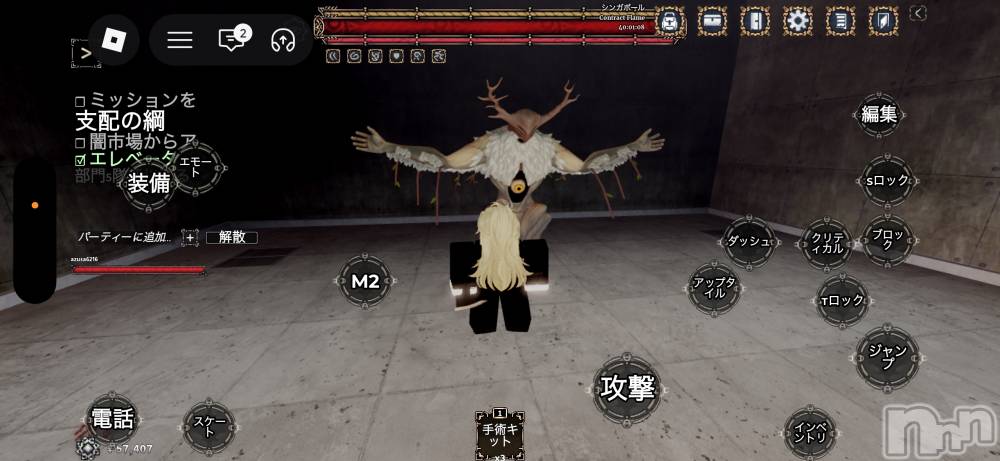
Task: Activate the M2 heavy attack button
Action: coord(365,282)
